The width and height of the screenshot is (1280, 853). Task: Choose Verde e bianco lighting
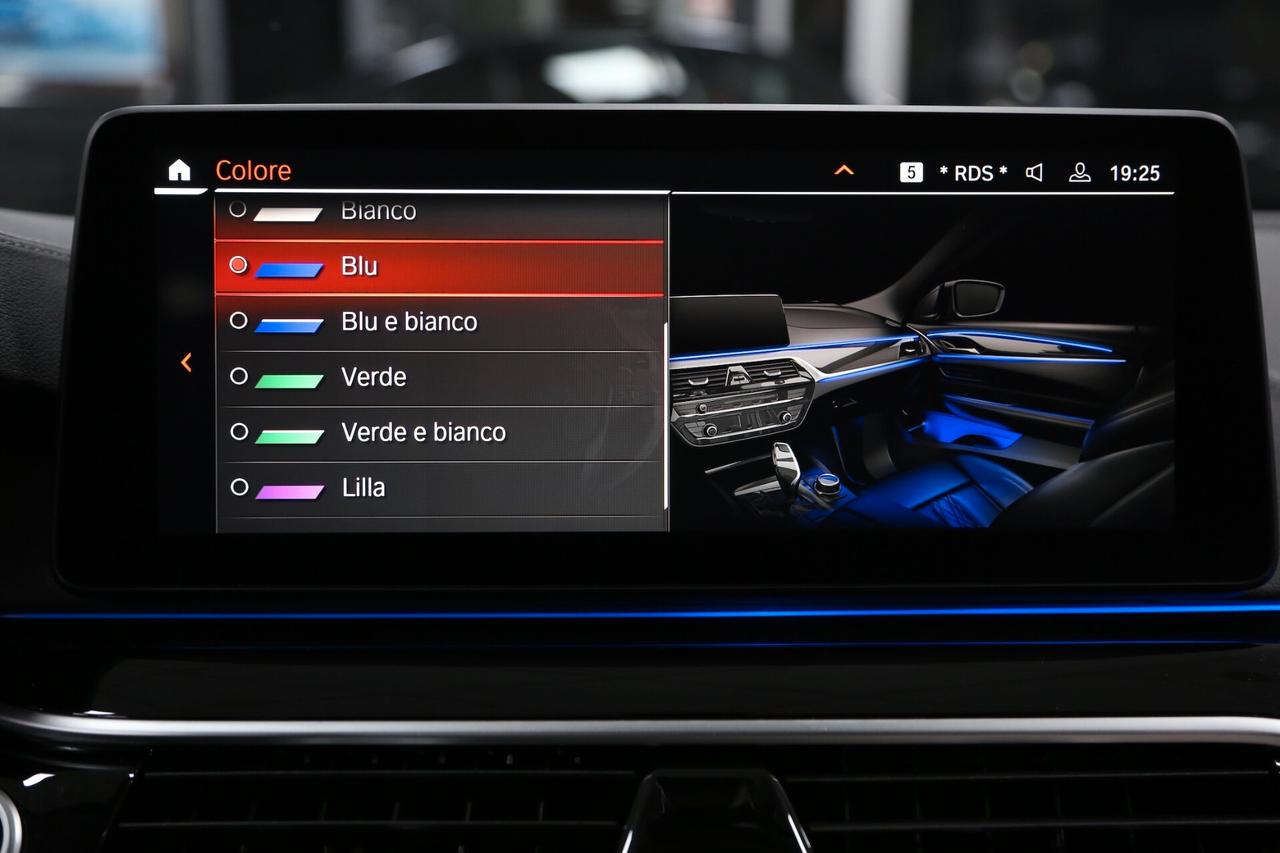click(440, 433)
